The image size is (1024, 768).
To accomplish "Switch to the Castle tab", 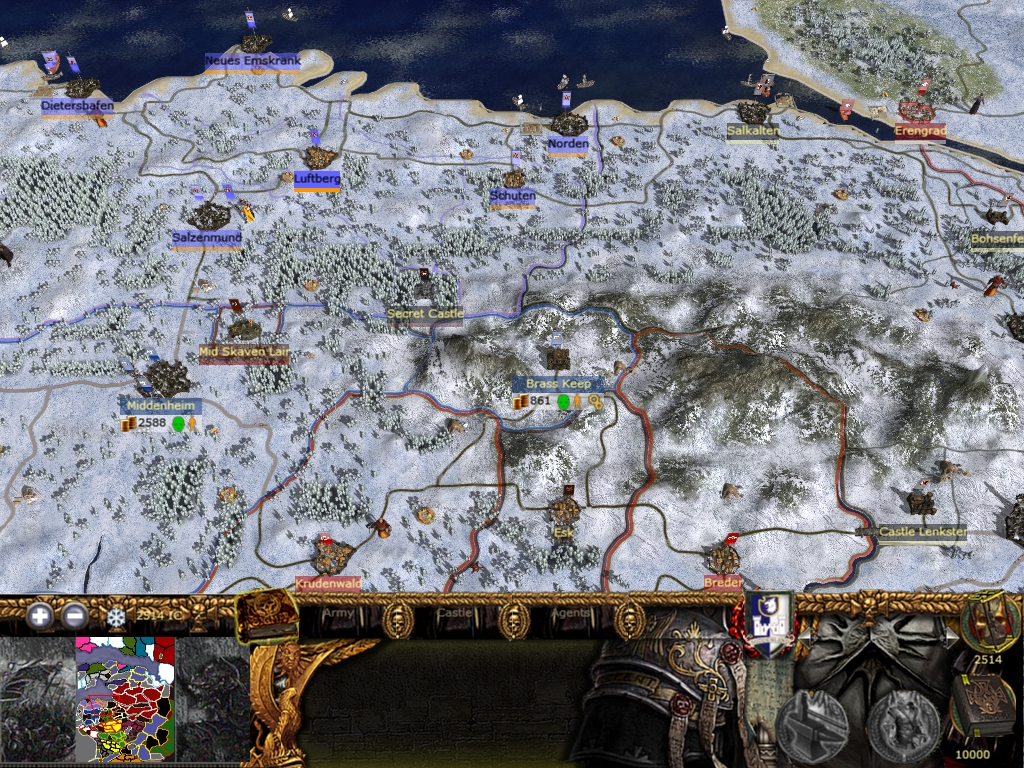I will tap(454, 612).
